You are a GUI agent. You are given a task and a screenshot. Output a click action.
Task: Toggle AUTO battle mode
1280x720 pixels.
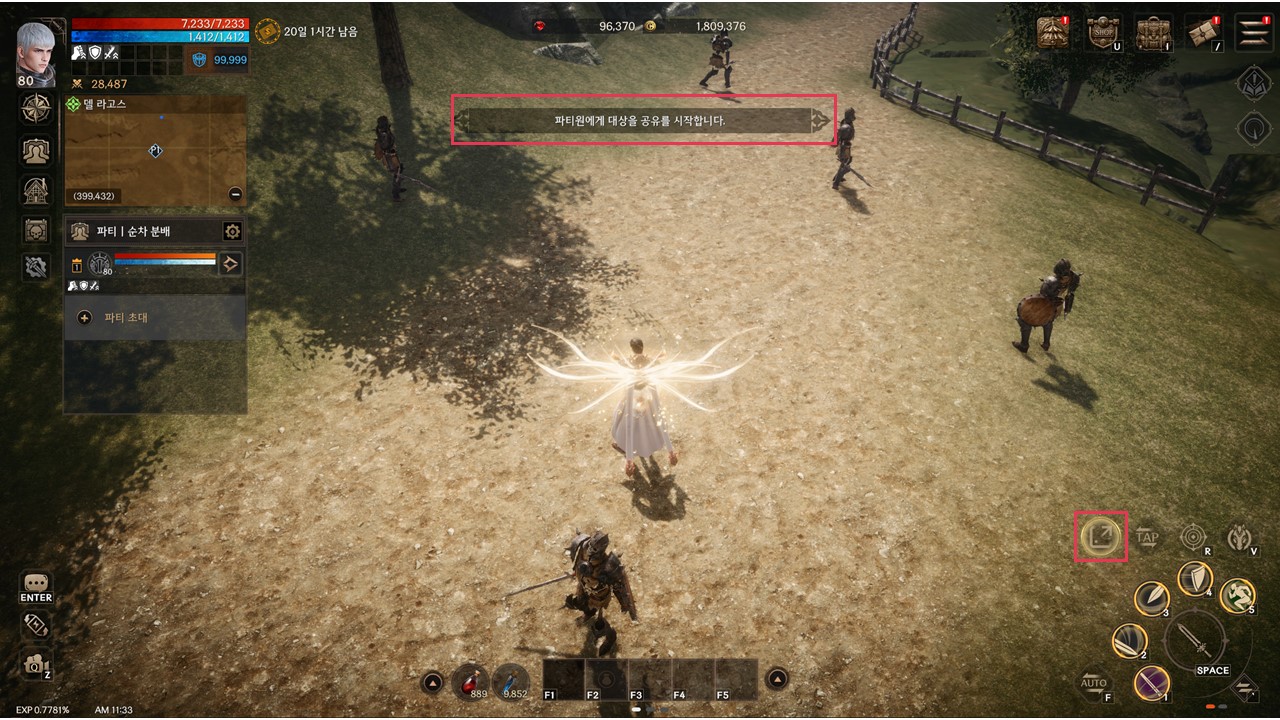[1094, 685]
